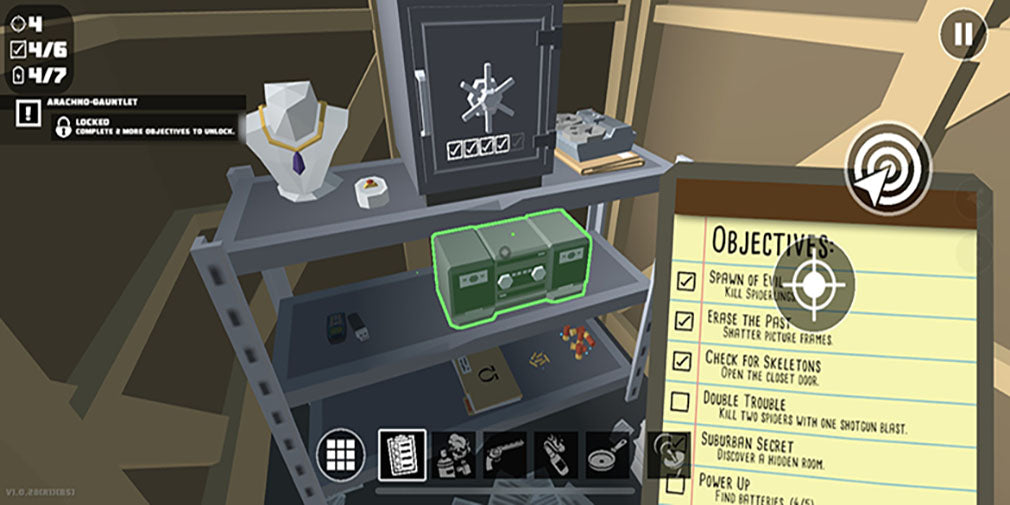Select the lighter hotbar slot
1010x505 pixels.
click(557, 455)
